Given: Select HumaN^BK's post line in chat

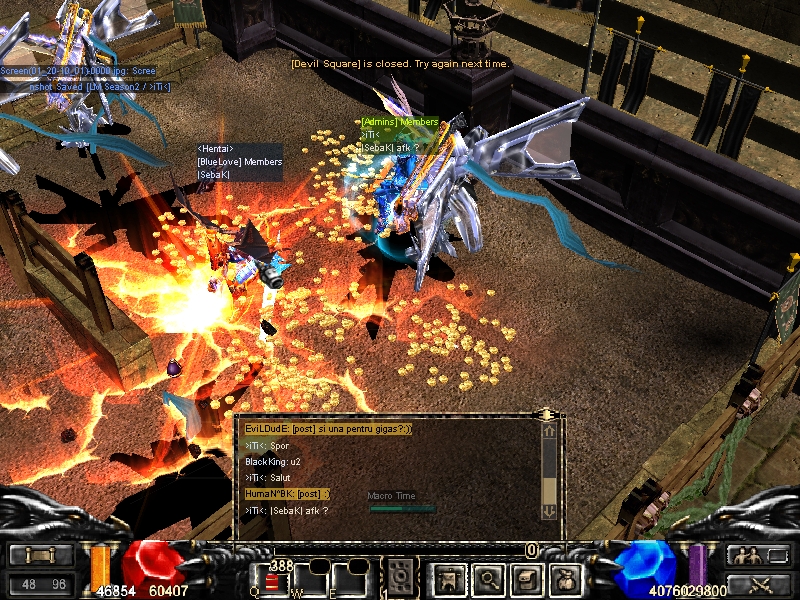Looking at the screenshot, I should (288, 494).
